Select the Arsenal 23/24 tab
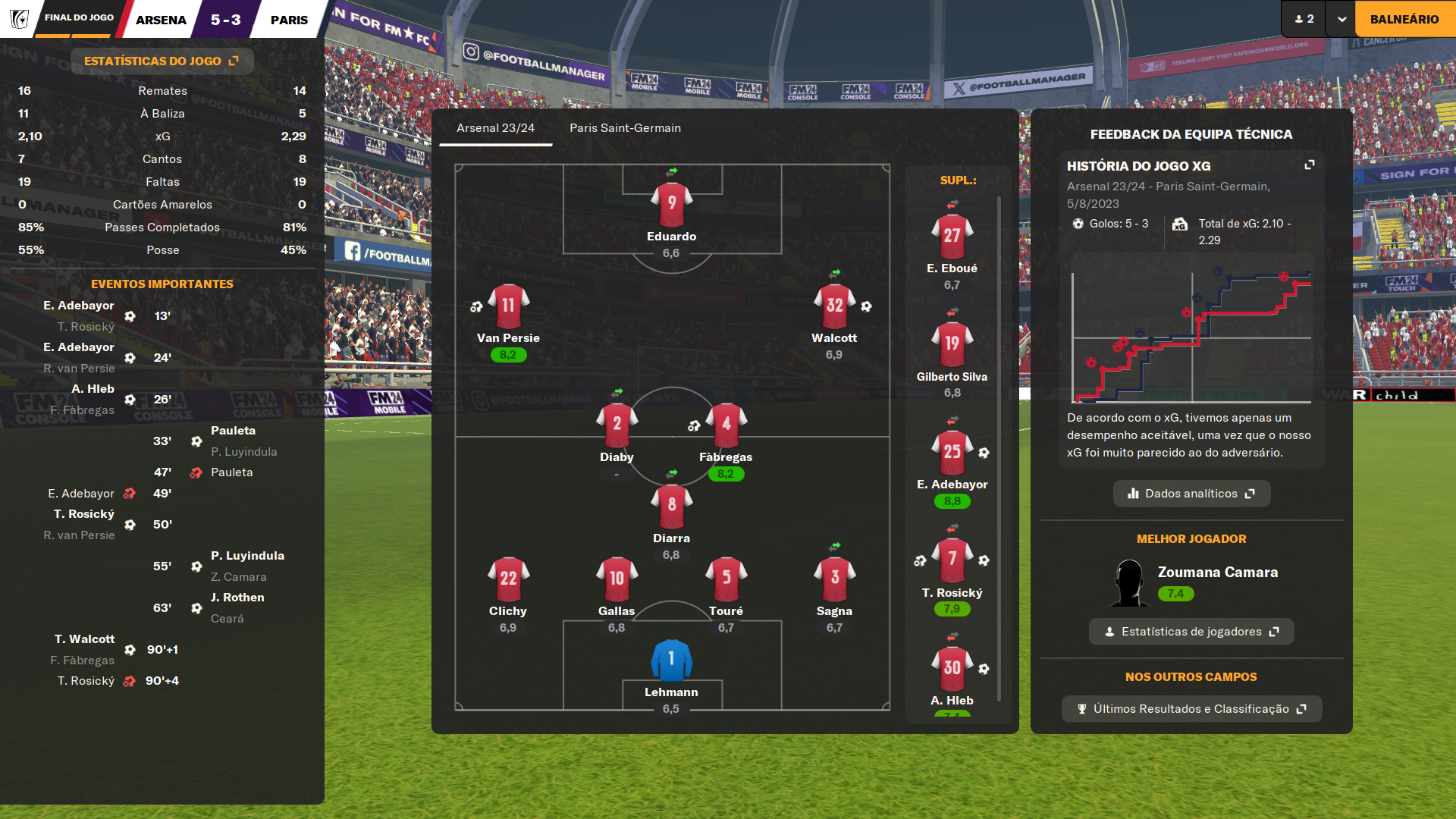 tap(495, 128)
